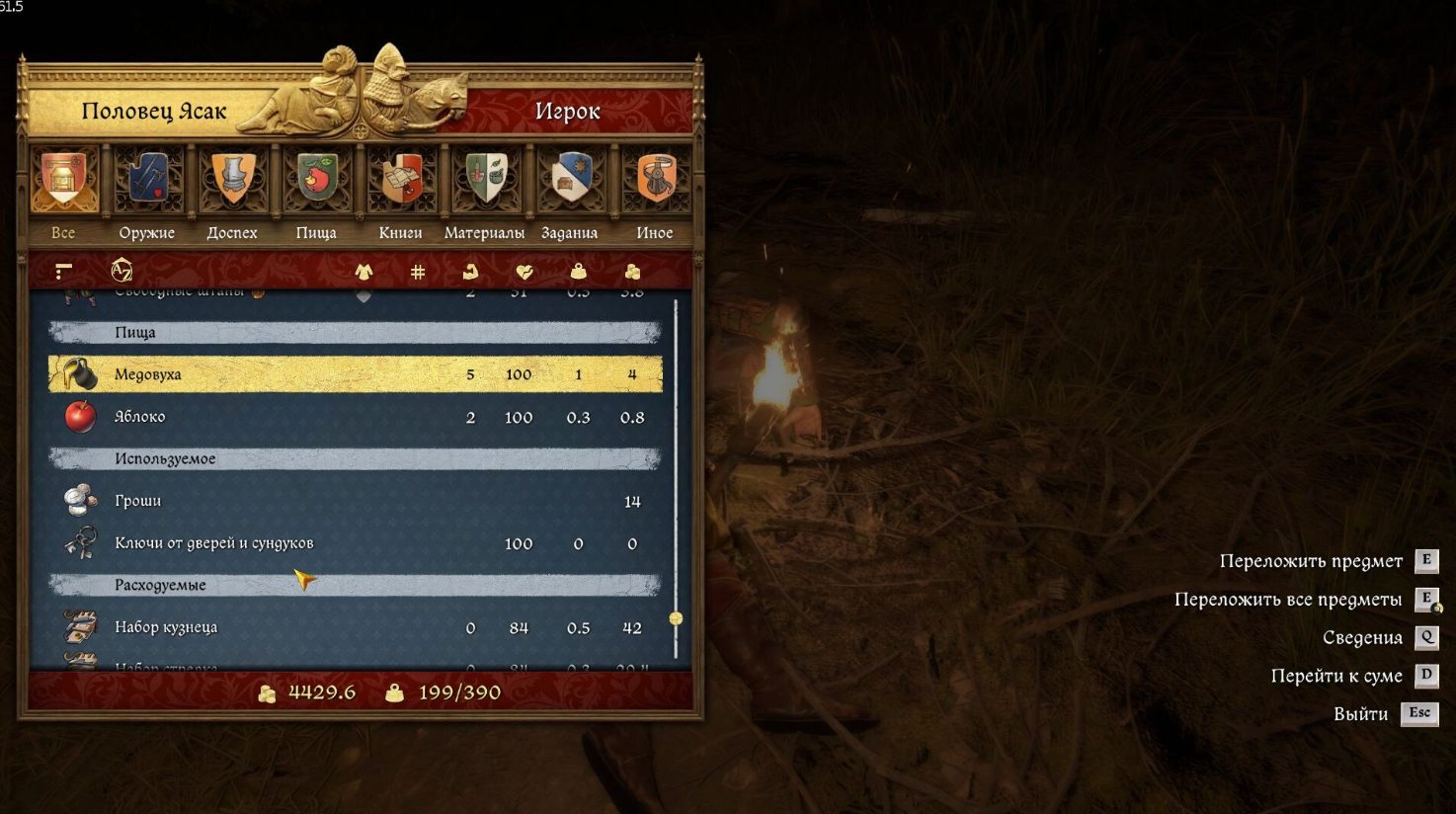Pick the Гроши coins row
1456x814 pixels.
tap(356, 501)
